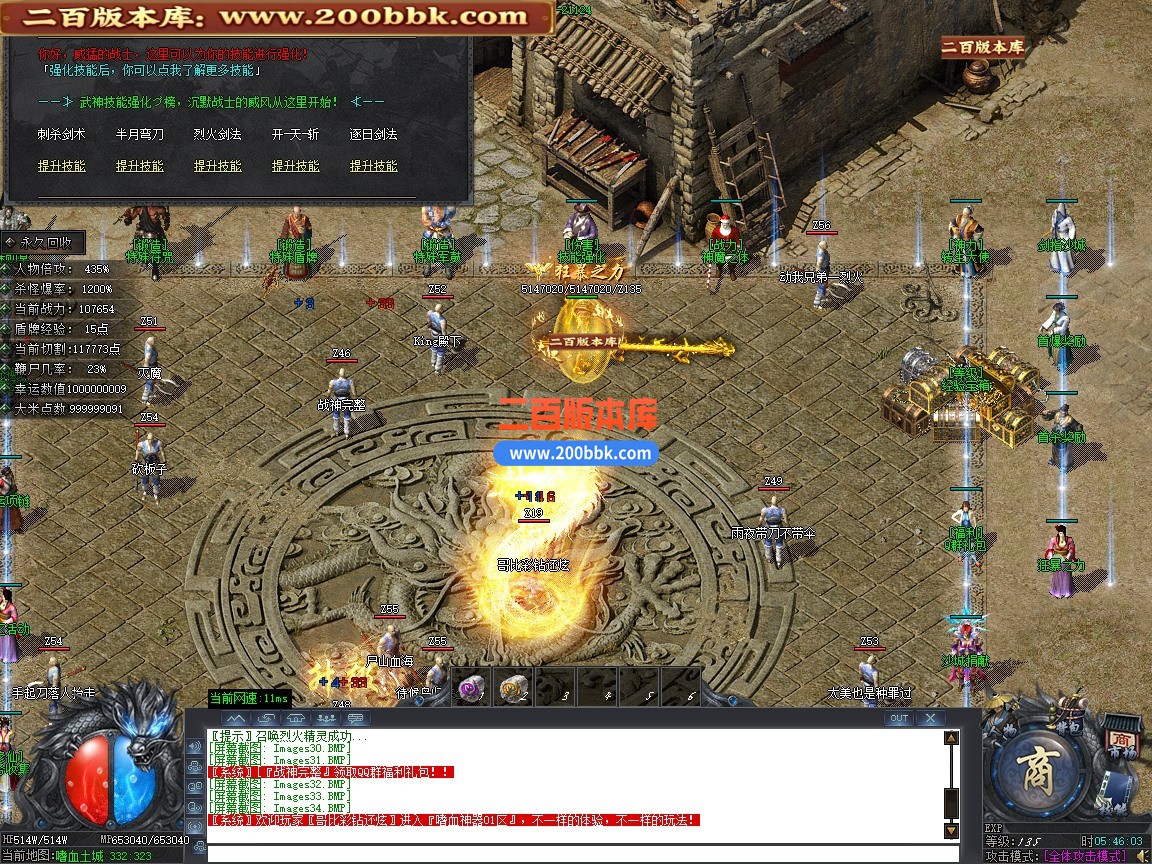
Task: Click the OUT button above the chat
Action: pos(899,718)
